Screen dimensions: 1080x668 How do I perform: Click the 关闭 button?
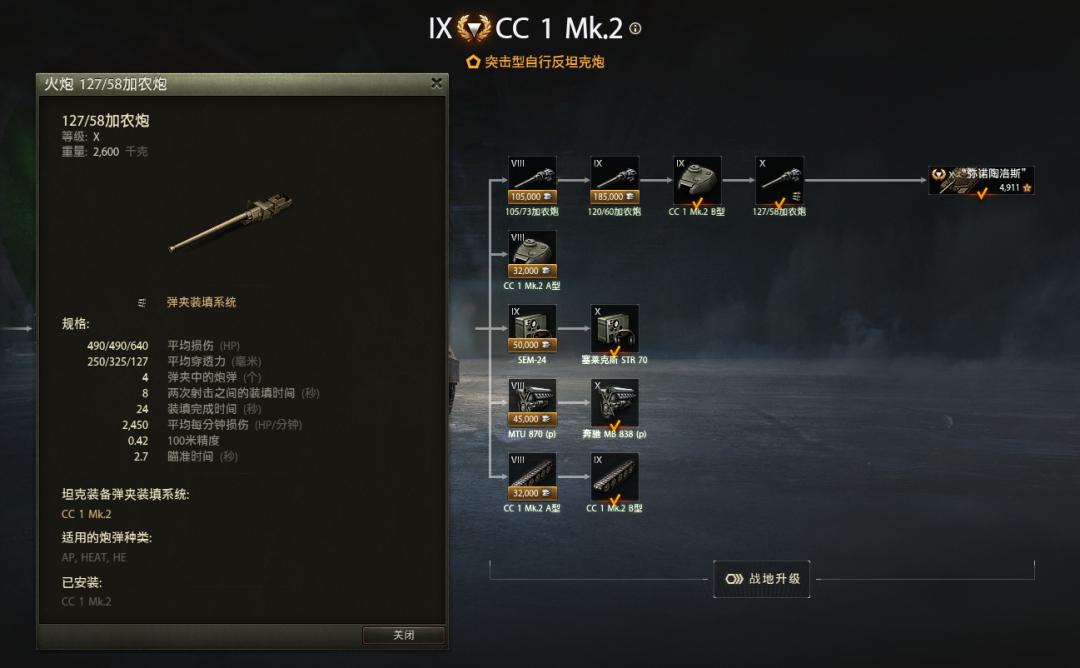click(x=403, y=635)
